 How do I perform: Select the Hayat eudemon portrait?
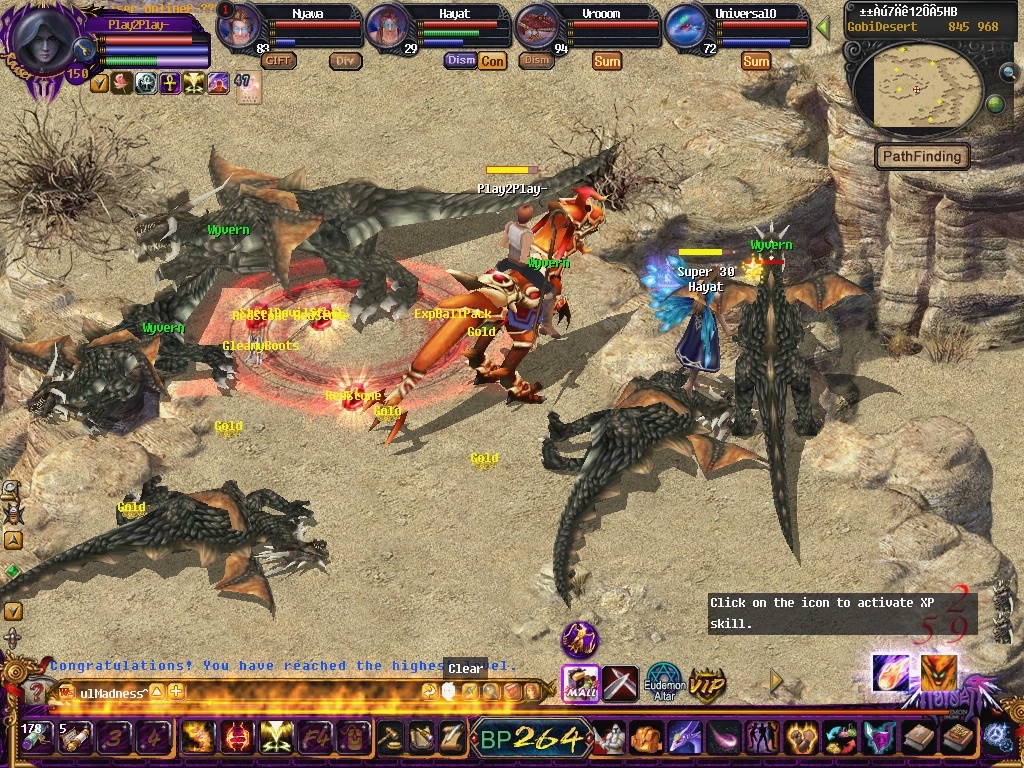click(x=388, y=27)
